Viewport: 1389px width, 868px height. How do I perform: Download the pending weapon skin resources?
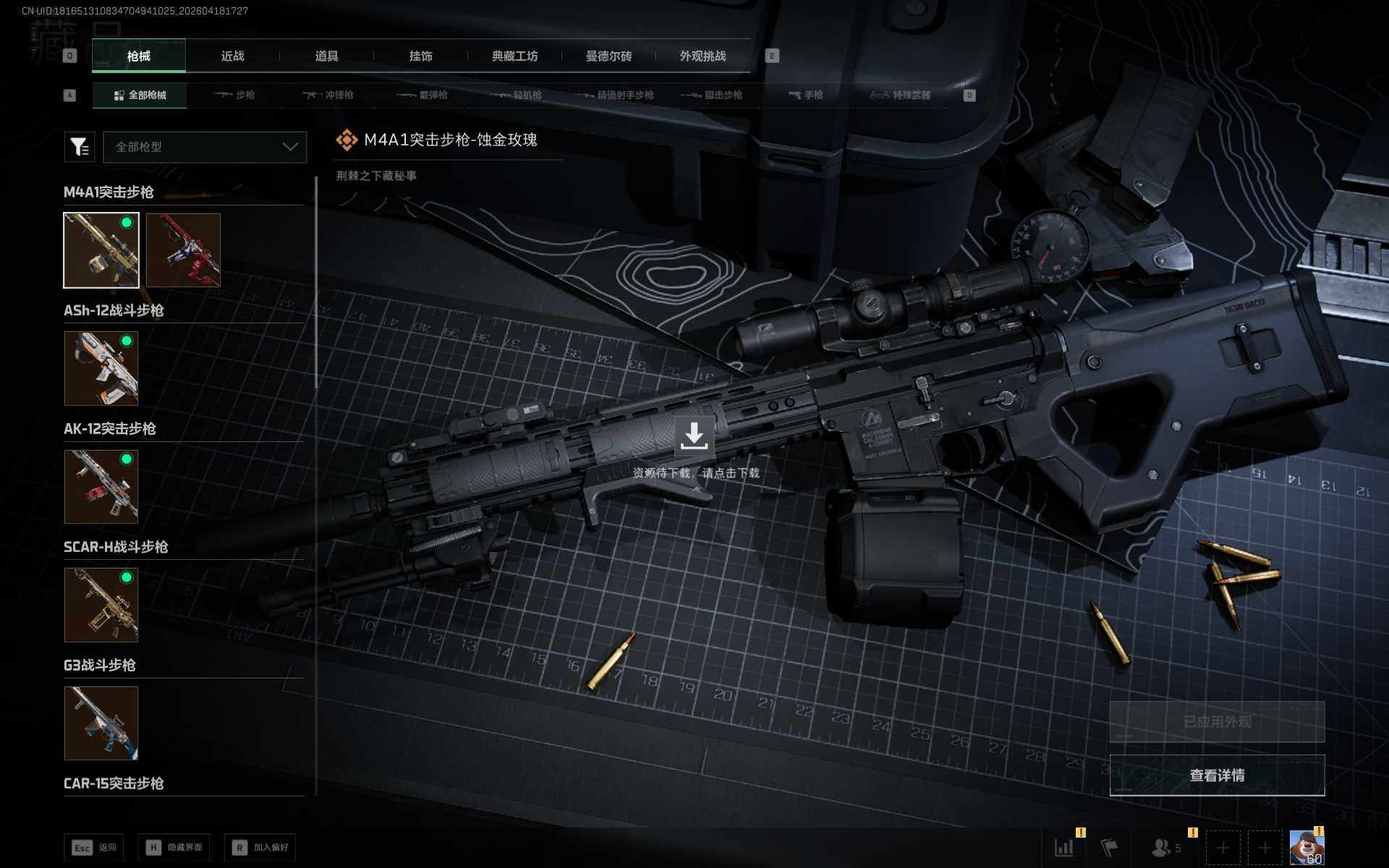click(x=694, y=436)
